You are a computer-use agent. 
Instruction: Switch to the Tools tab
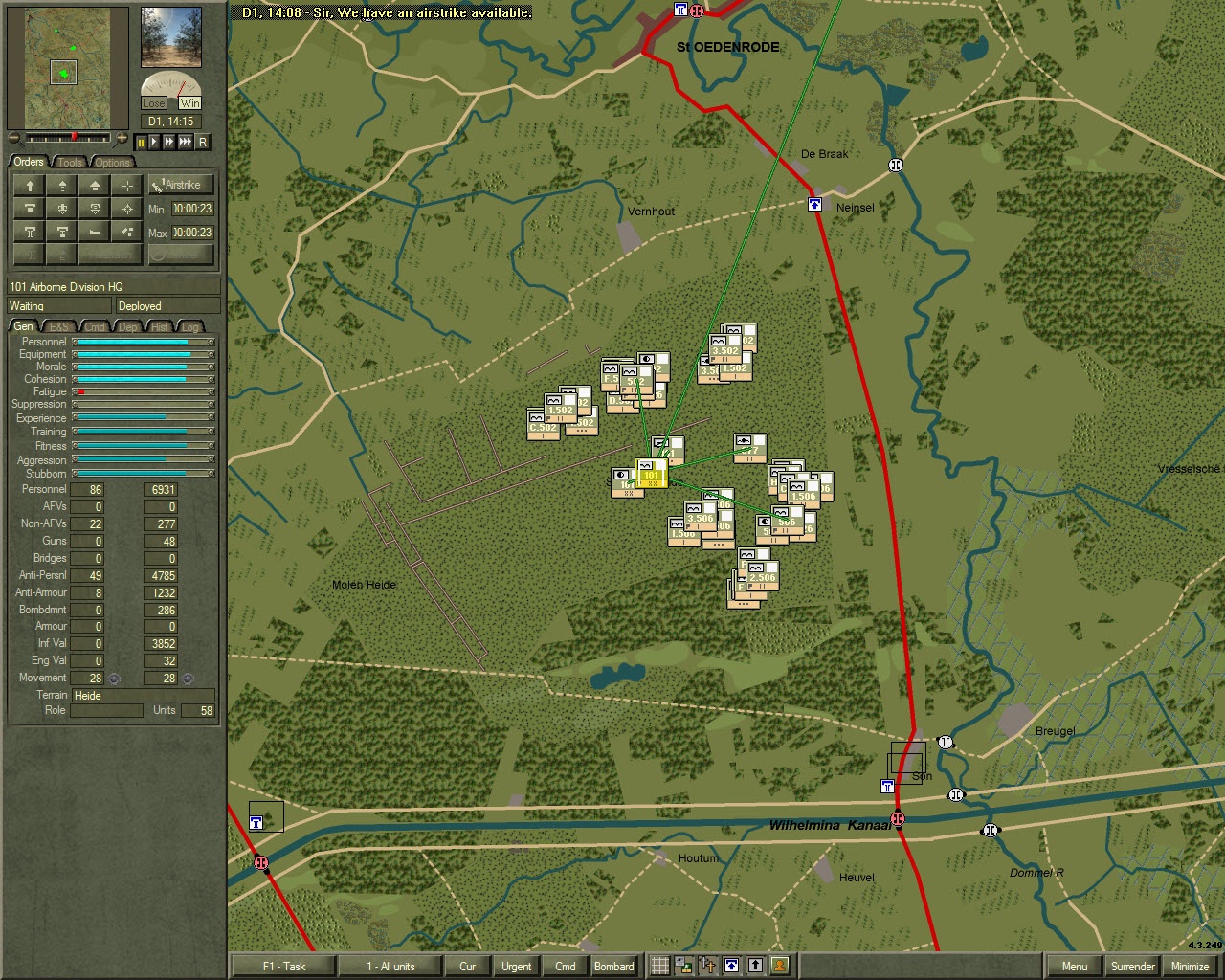[69, 162]
